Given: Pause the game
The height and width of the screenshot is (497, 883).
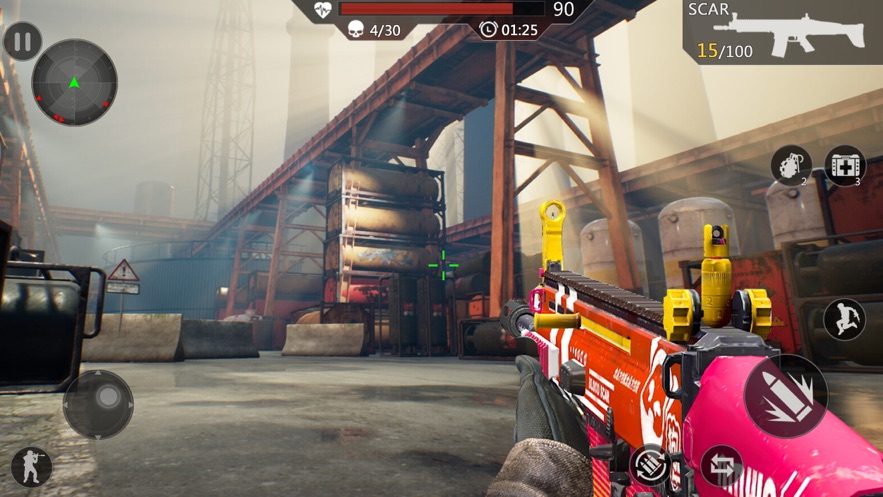Looking at the screenshot, I should tap(23, 43).
